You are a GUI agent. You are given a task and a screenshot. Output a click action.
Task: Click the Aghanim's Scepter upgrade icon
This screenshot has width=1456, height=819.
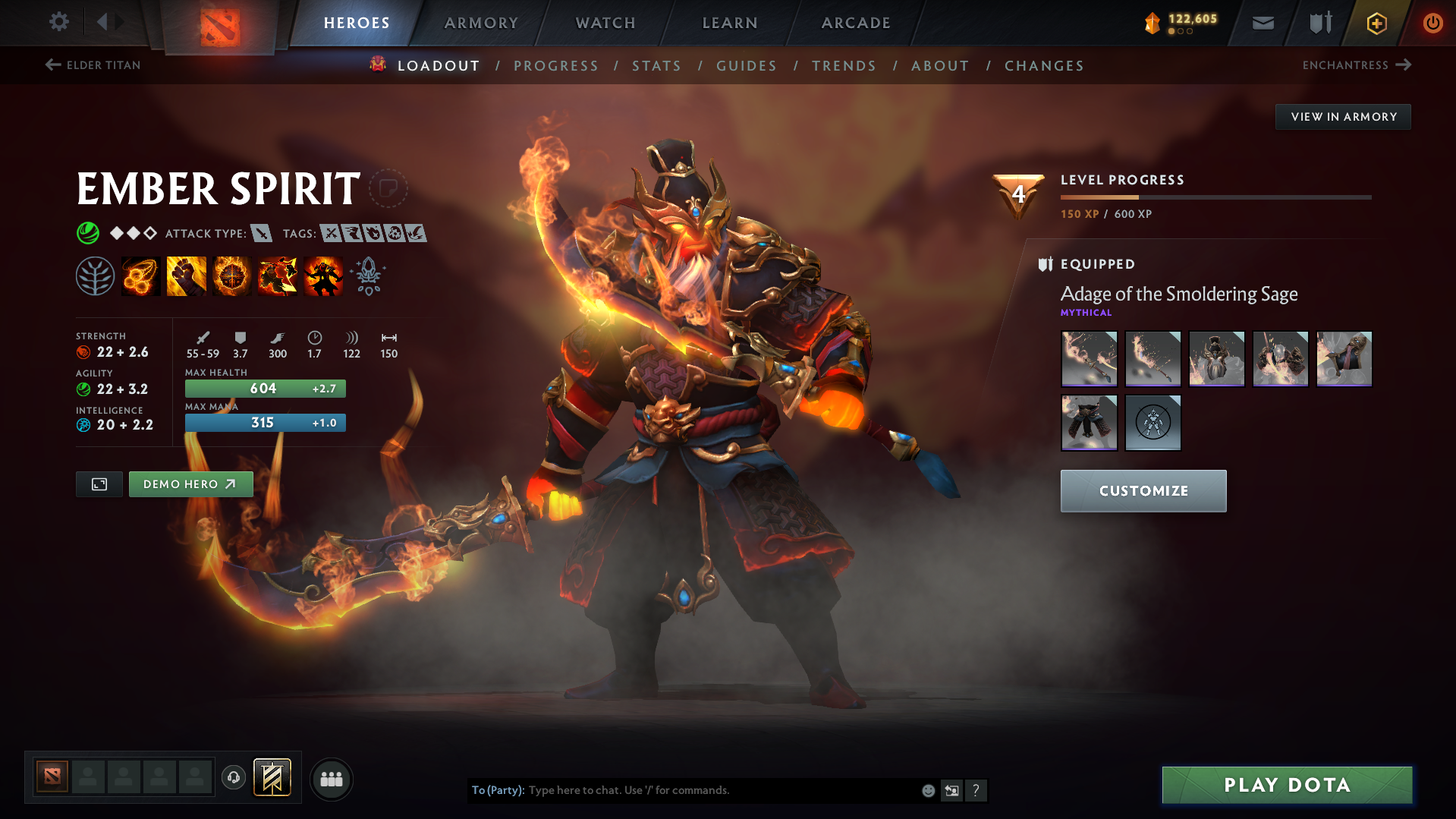coord(369,276)
